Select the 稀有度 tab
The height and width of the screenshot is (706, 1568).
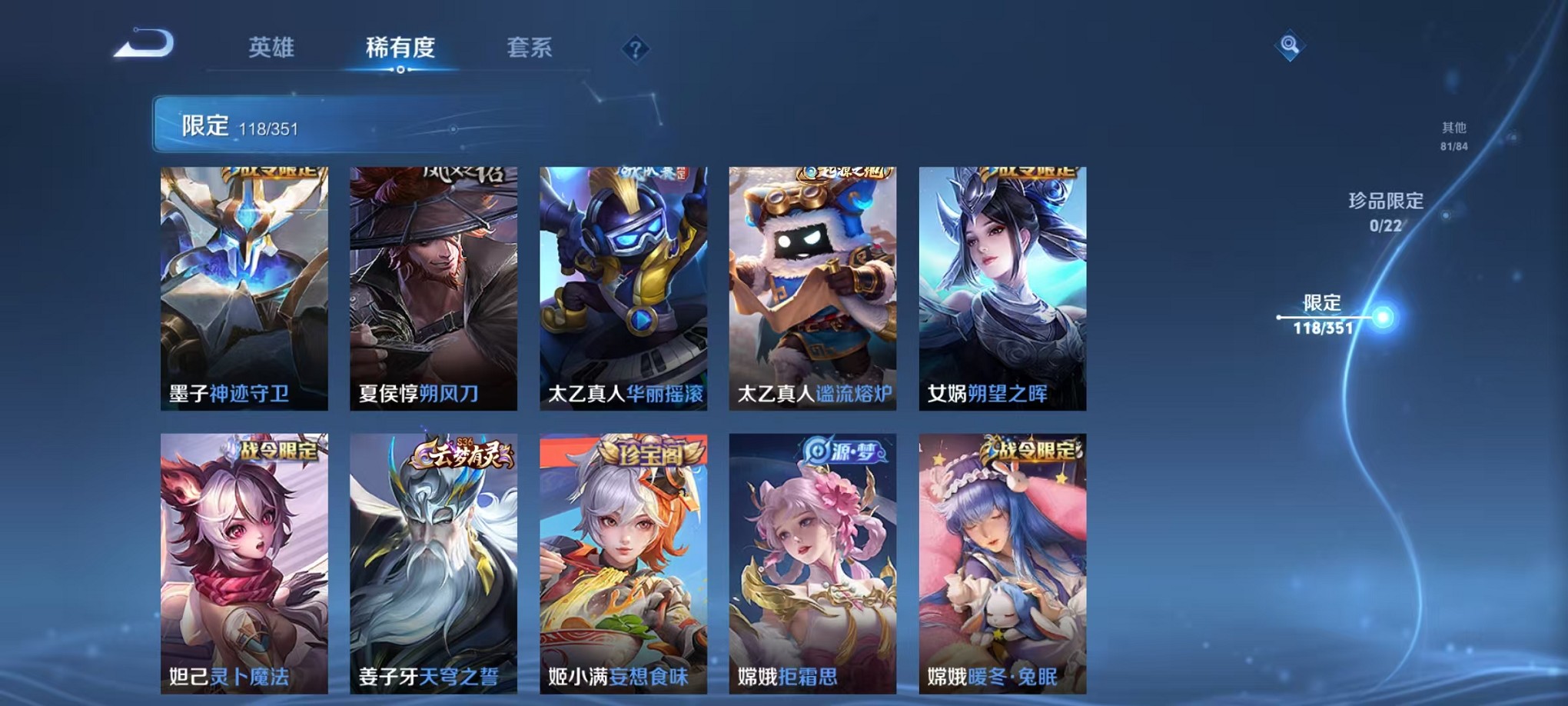400,48
